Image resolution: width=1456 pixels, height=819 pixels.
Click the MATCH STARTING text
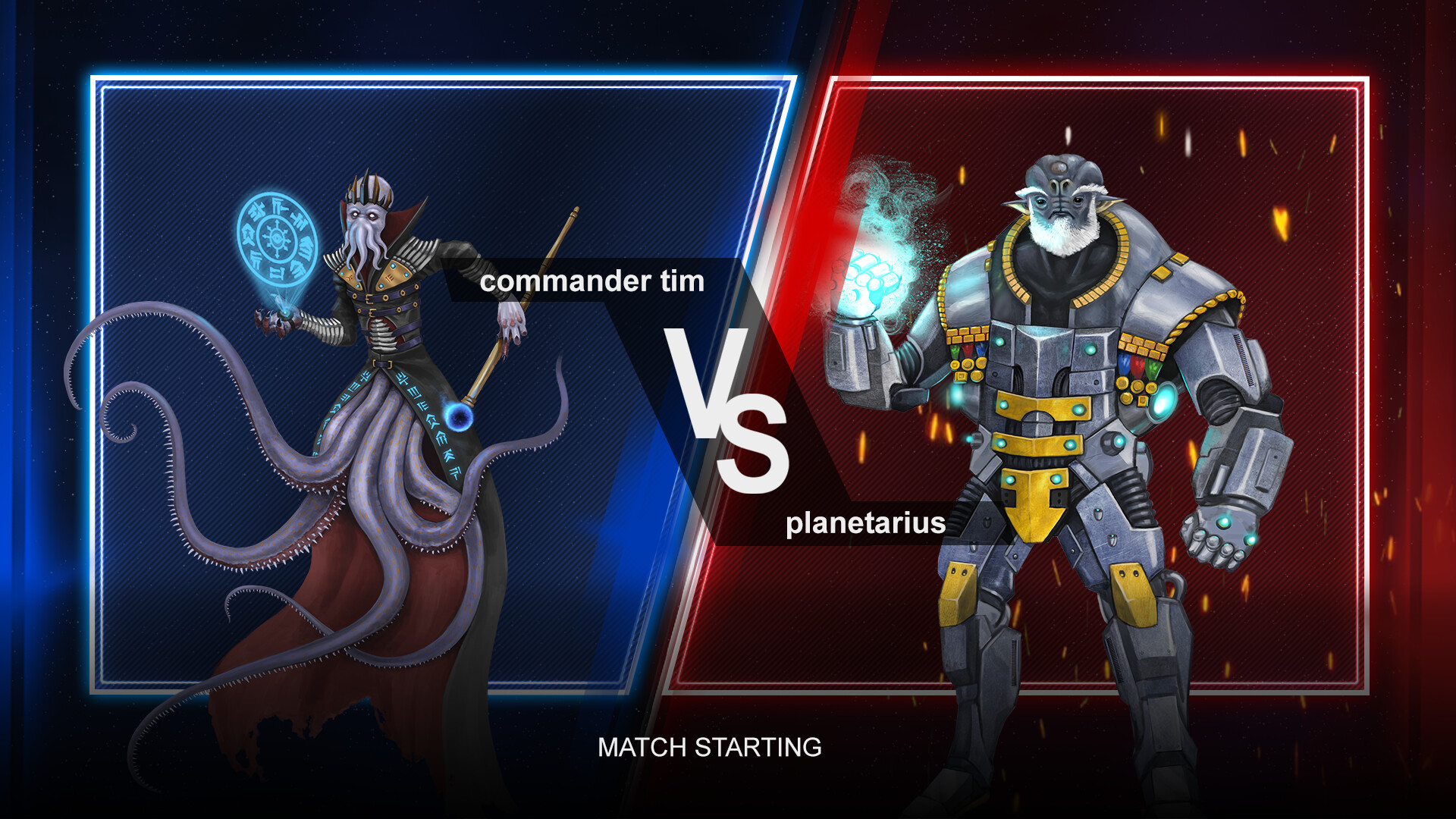pyautogui.click(x=708, y=748)
